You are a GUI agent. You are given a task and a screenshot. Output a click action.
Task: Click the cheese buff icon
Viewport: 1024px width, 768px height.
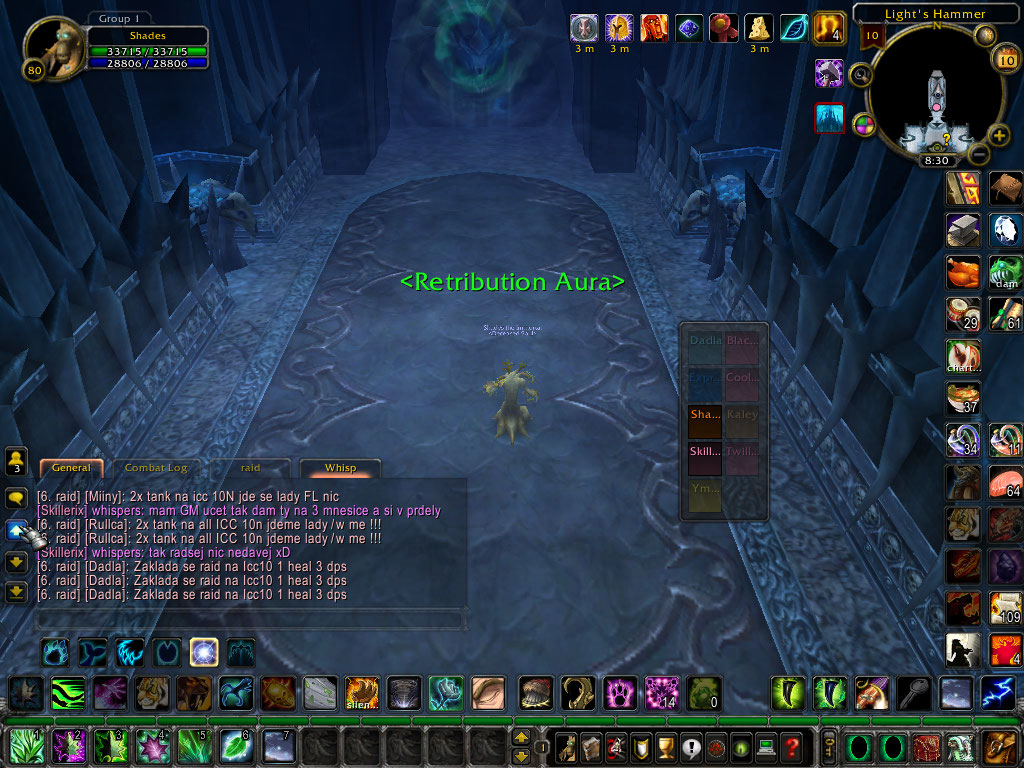coord(759,28)
